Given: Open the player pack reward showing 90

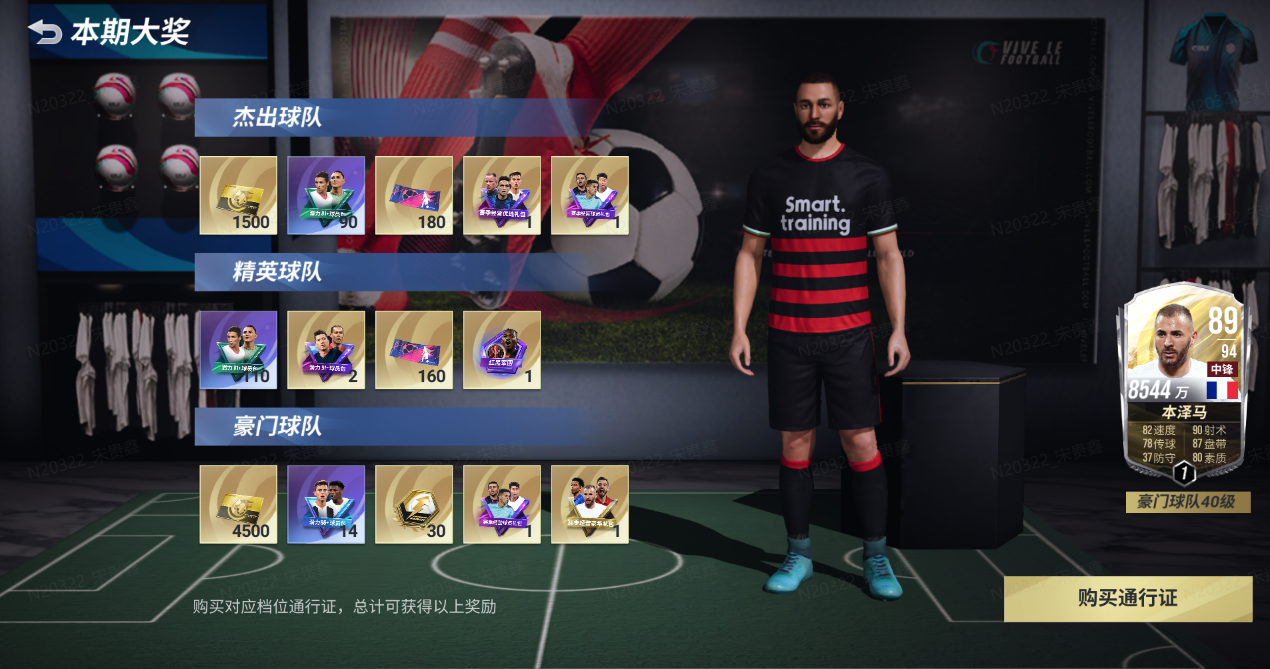Looking at the screenshot, I should pos(326,195).
